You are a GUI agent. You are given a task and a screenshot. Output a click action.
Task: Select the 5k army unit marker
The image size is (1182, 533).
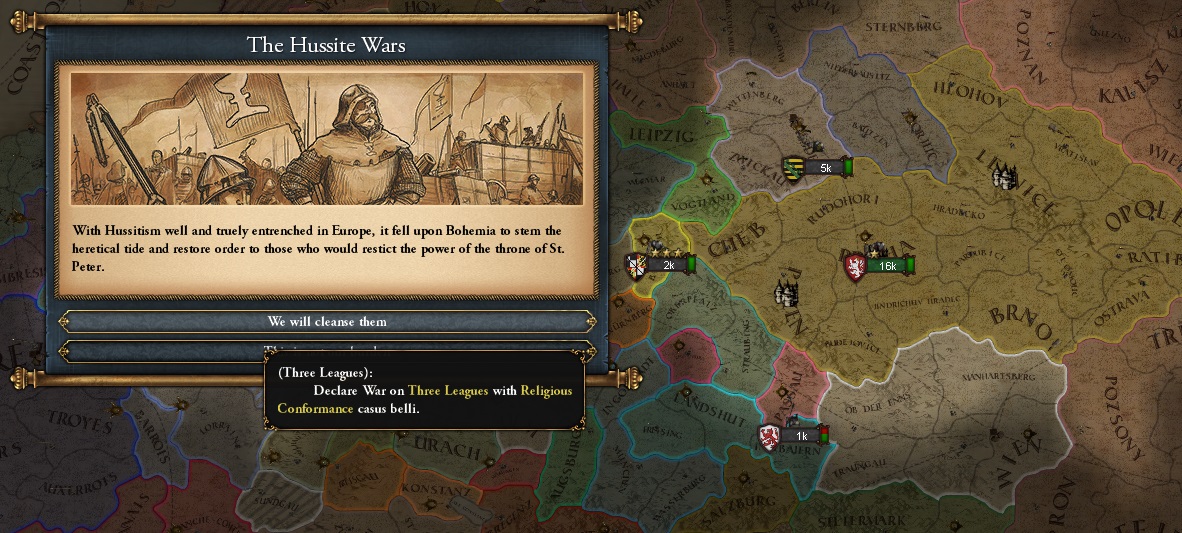click(820, 168)
